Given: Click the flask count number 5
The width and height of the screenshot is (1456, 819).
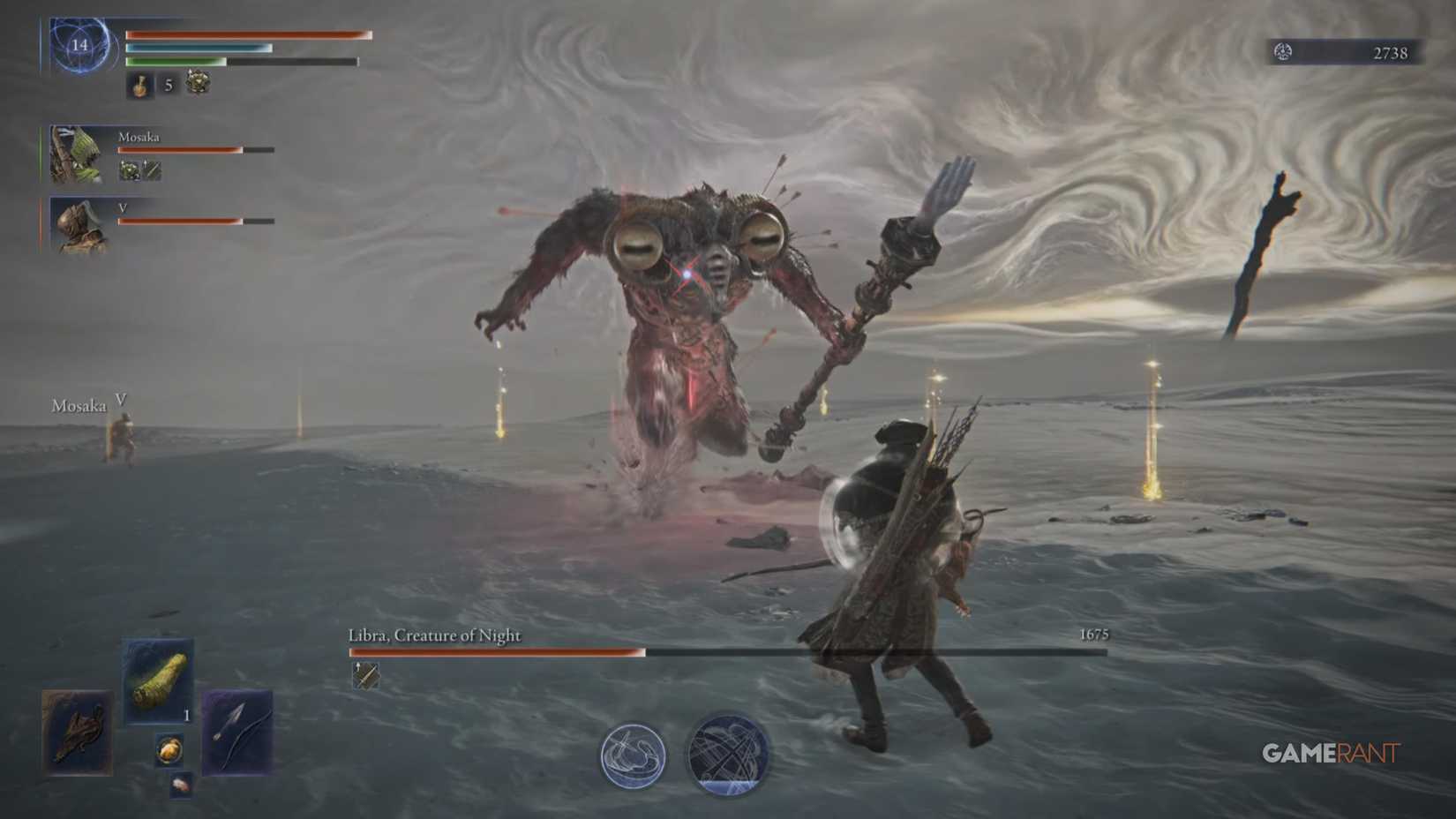Looking at the screenshot, I should point(168,86).
